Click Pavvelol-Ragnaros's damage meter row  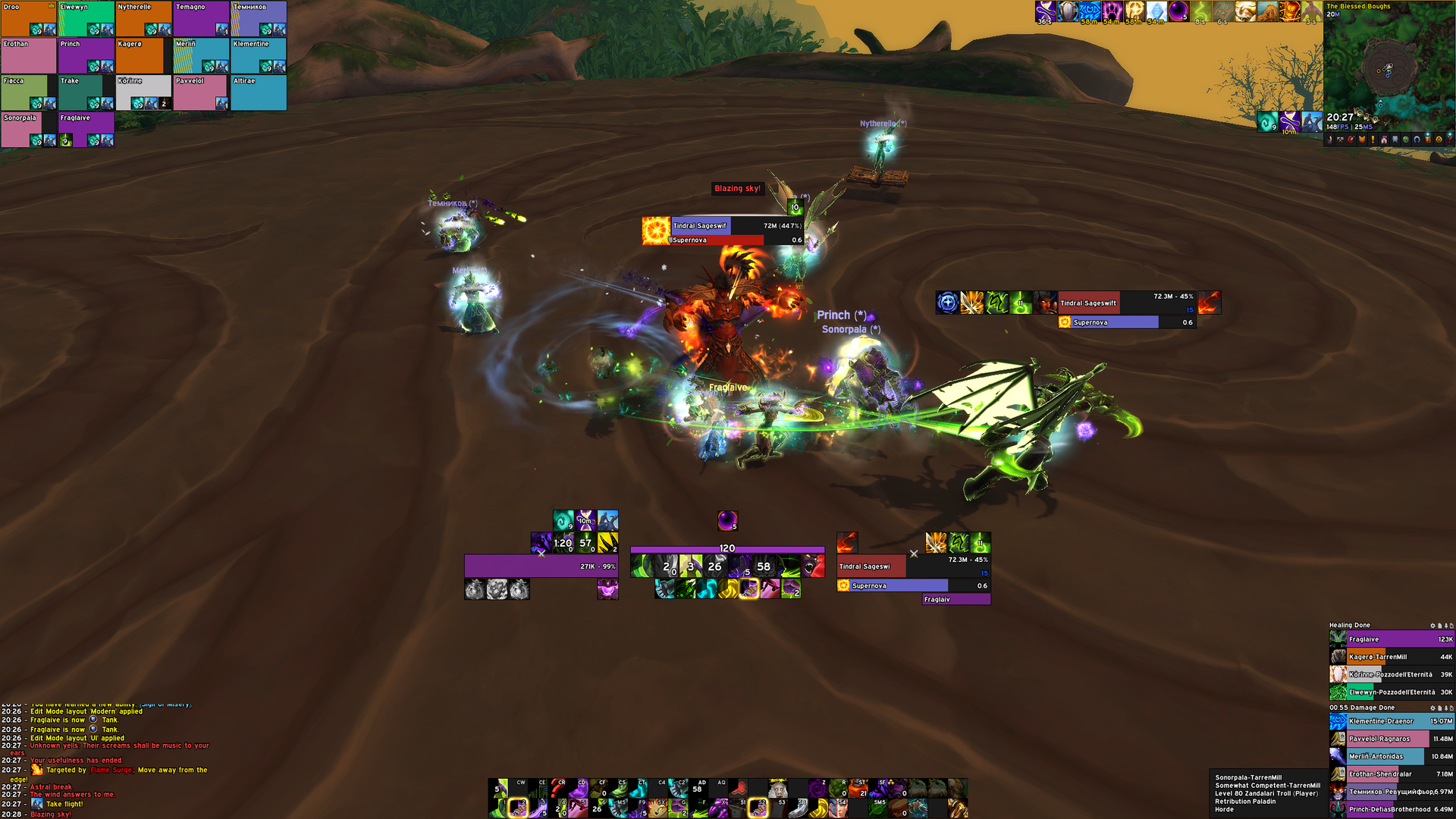pyautogui.click(x=1392, y=739)
